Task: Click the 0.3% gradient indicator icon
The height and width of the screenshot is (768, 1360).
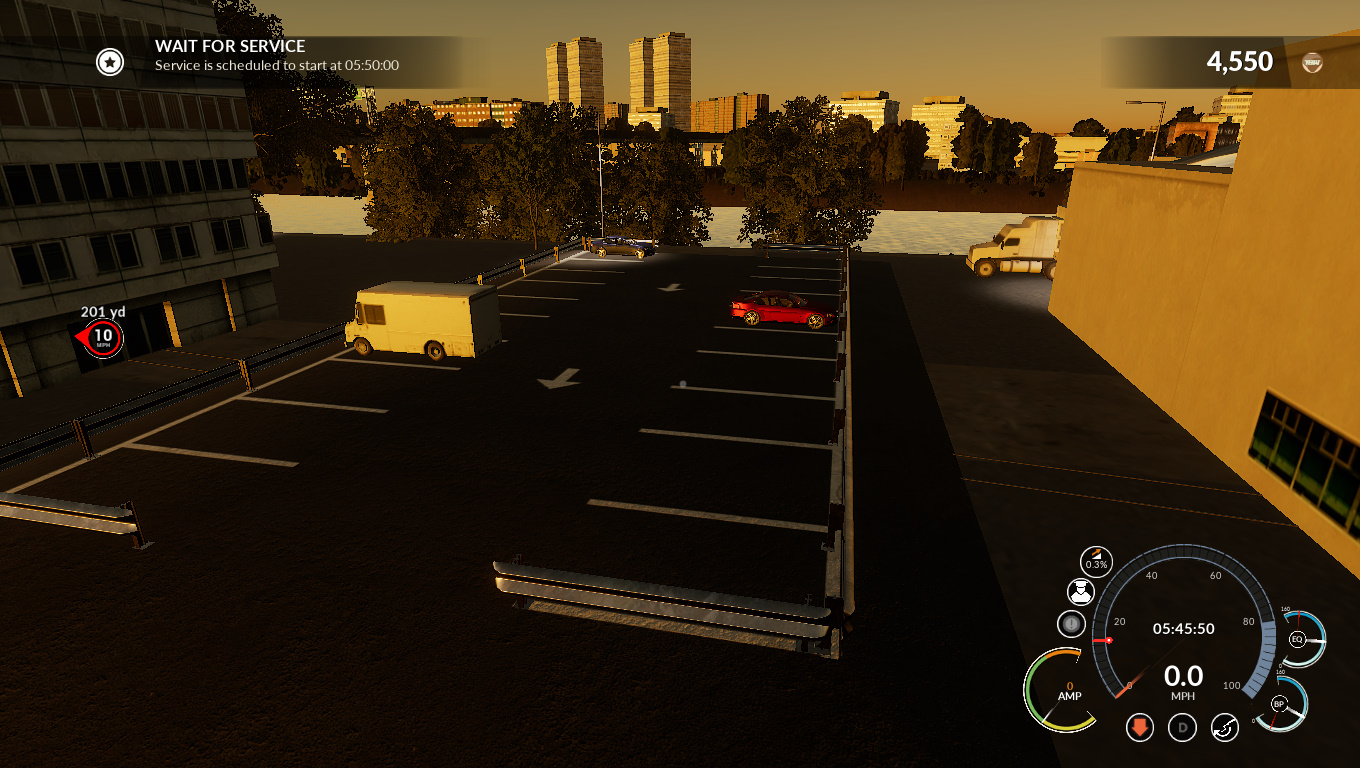Action: [x=1097, y=562]
